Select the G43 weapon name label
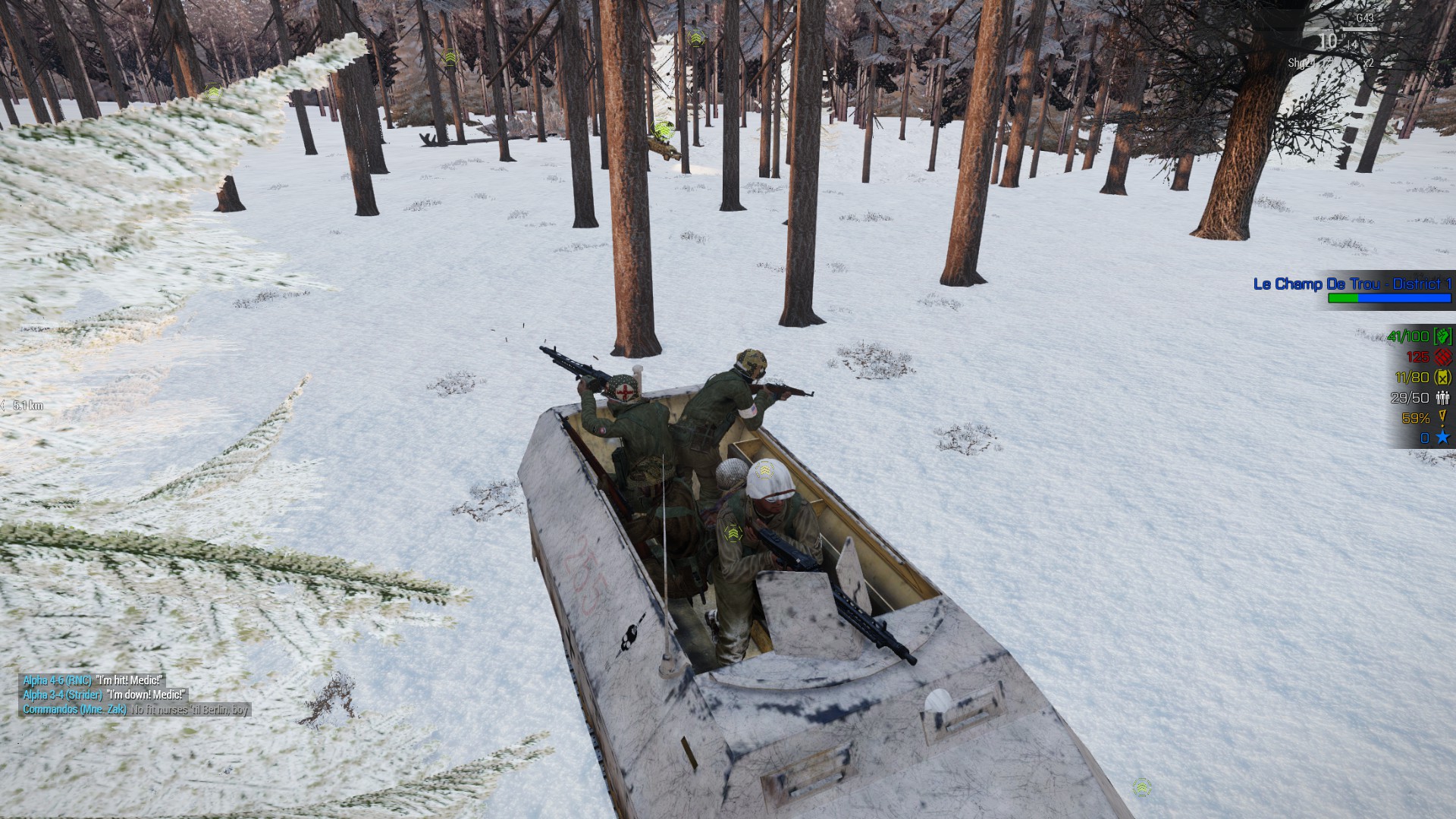Screen dimensions: 1456x819 (1364, 18)
